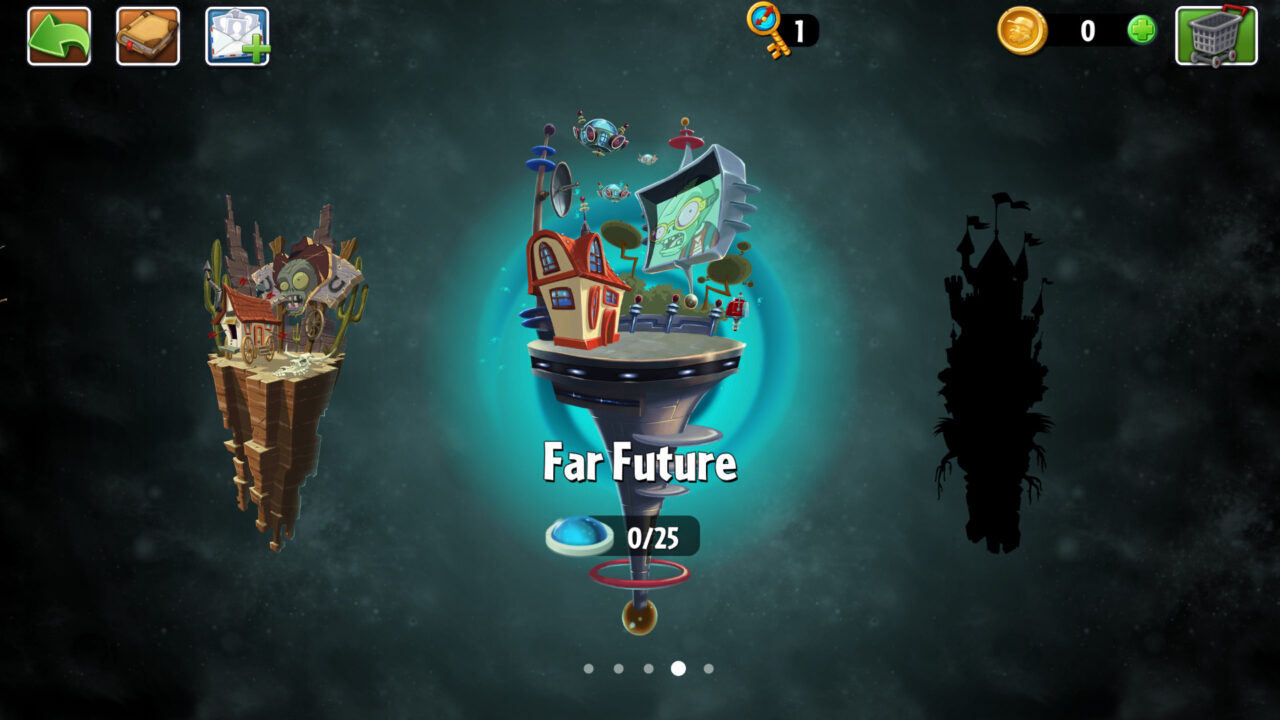Click the Far Future title text
The image size is (1280, 720).
(x=640, y=462)
